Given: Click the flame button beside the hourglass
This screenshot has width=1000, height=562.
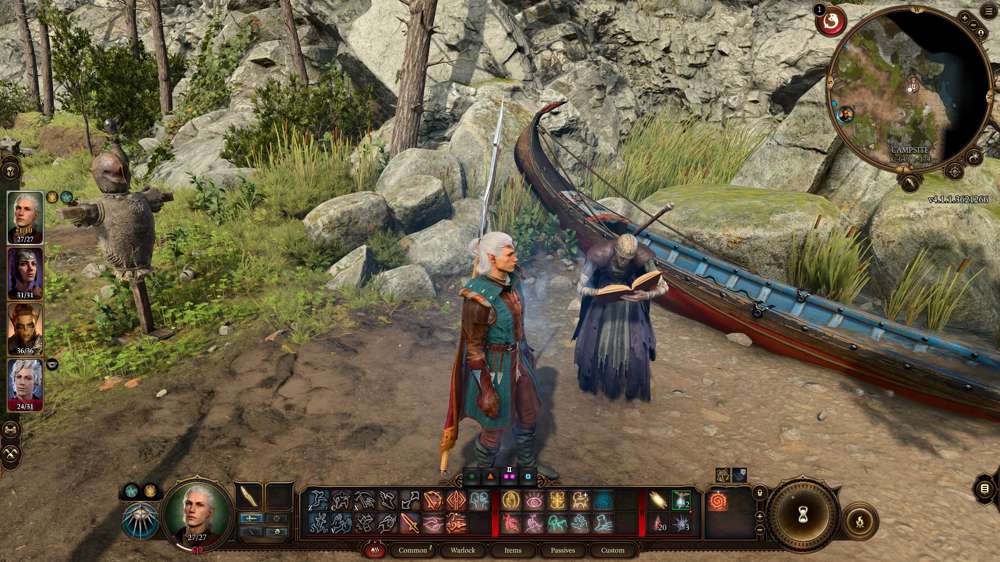Looking at the screenshot, I should click(860, 520).
